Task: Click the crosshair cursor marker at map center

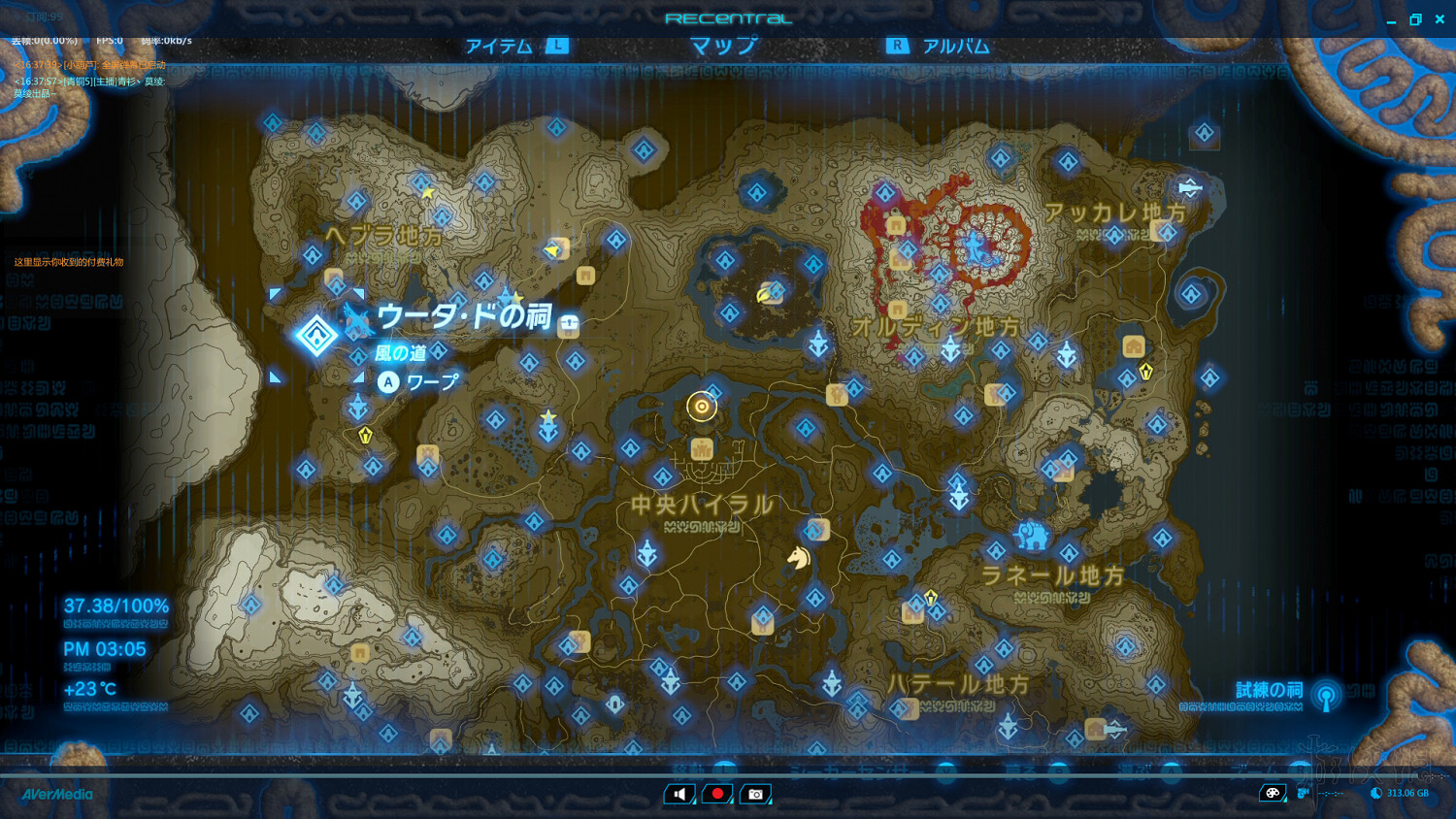Action: 702,407
